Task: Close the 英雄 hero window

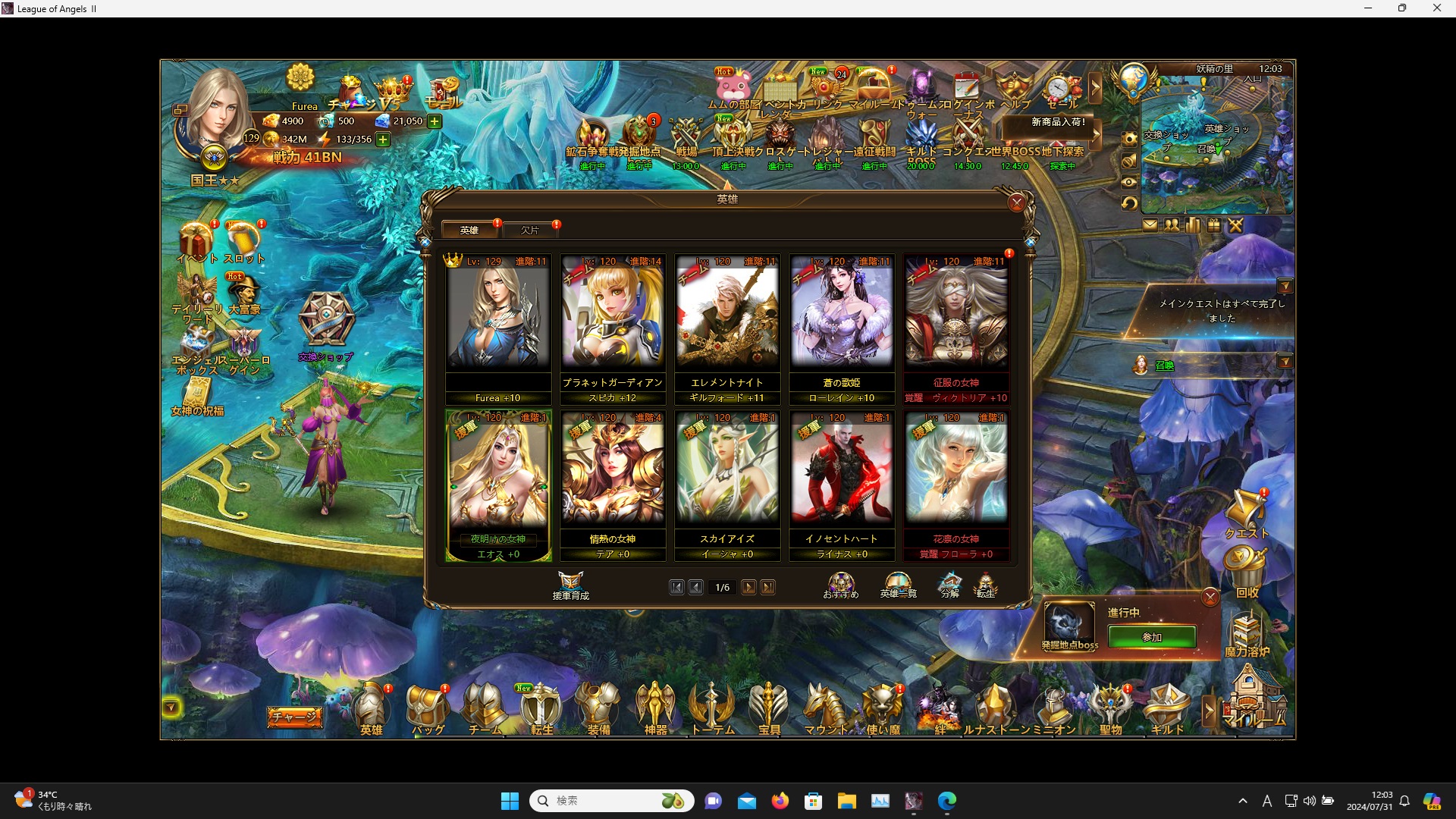Action: pyautogui.click(x=1016, y=202)
